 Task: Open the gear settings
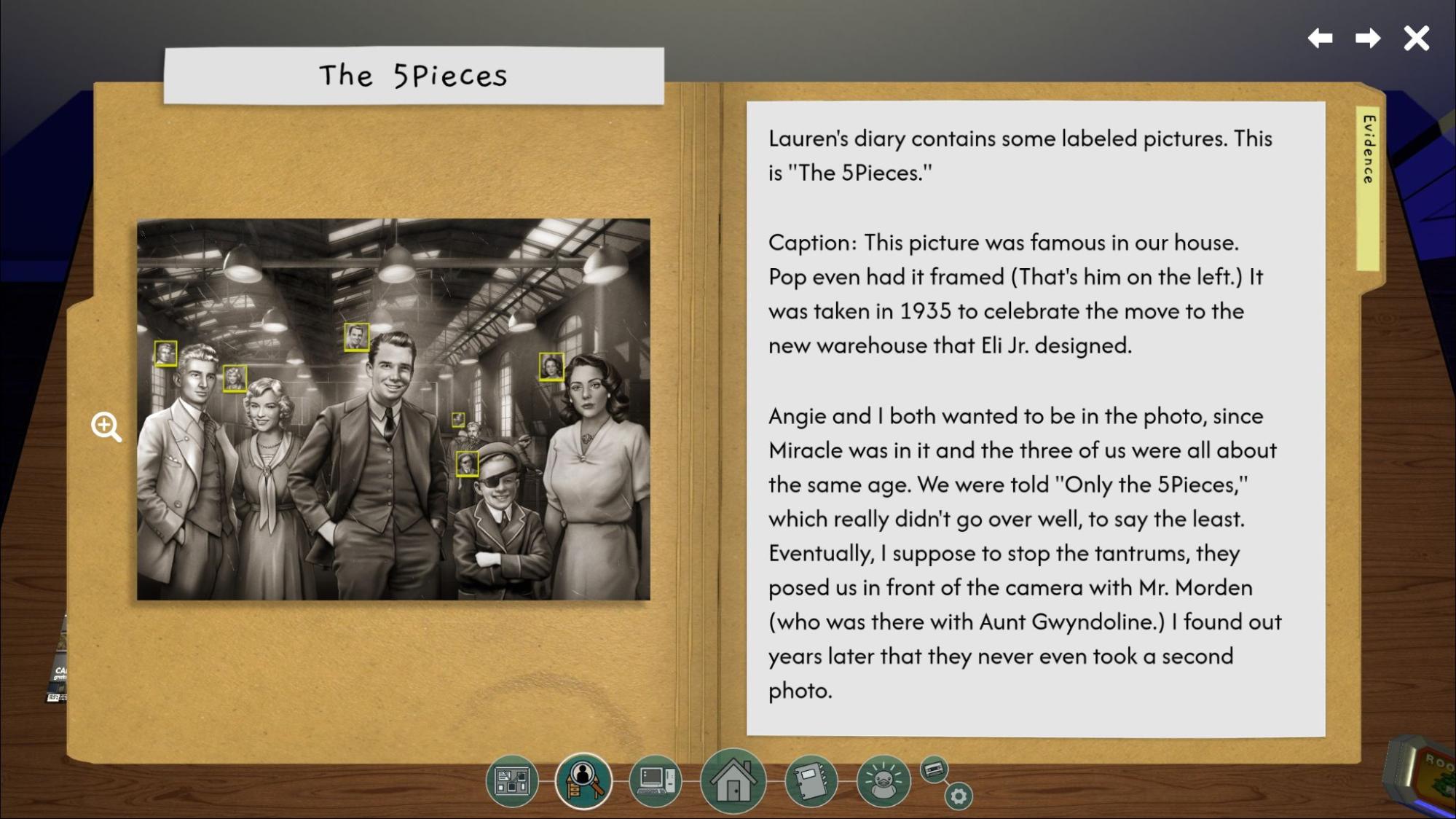pyautogui.click(x=958, y=796)
